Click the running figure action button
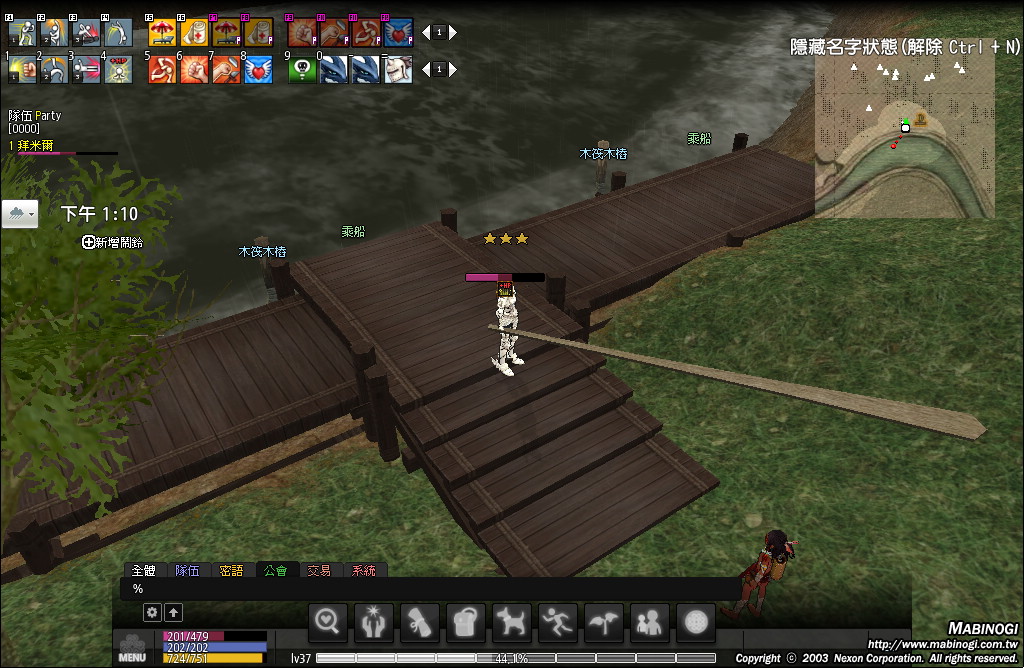The image size is (1024, 668). coord(558,622)
